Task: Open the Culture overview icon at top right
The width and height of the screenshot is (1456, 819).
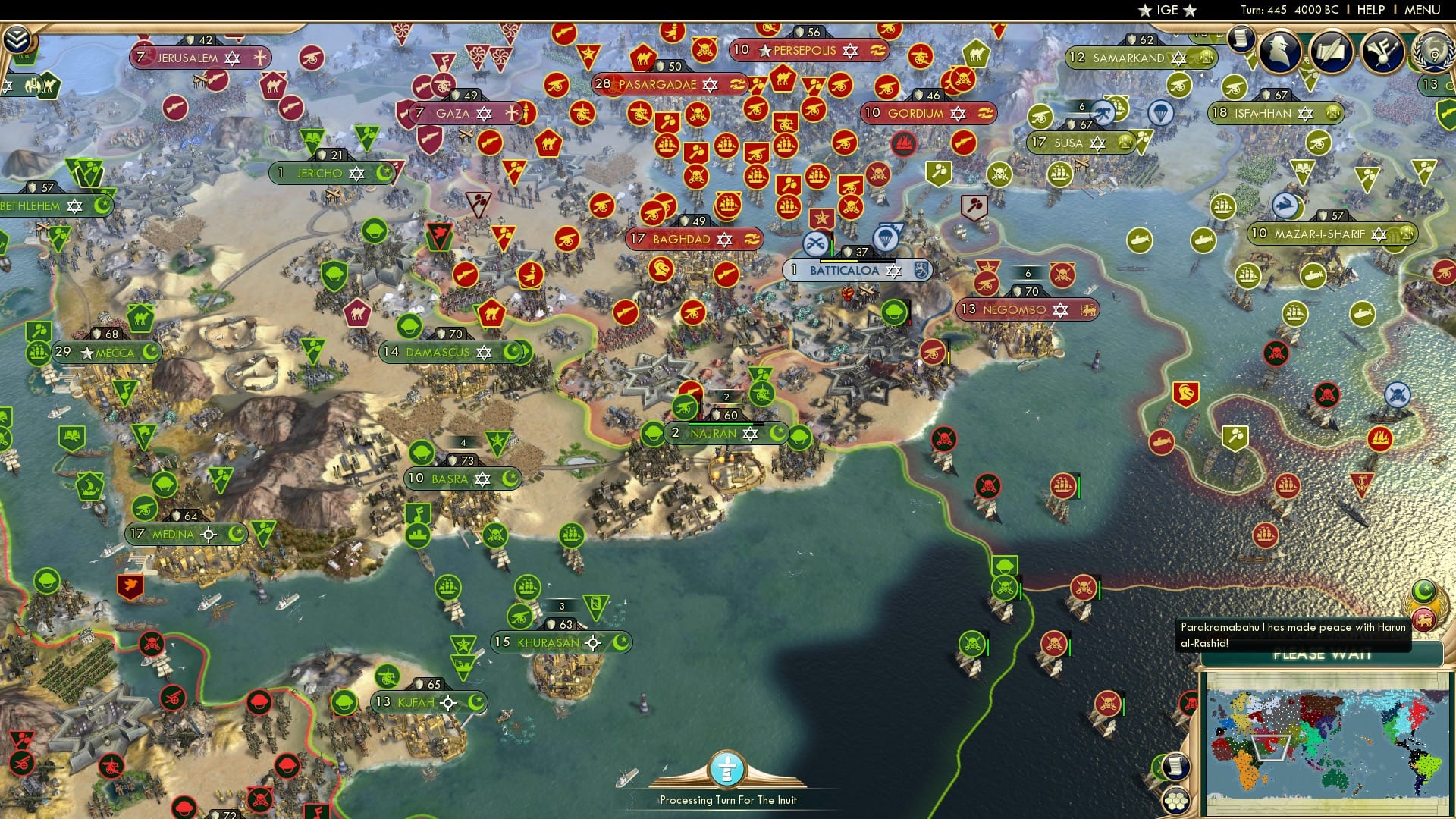Action: (x=1382, y=52)
